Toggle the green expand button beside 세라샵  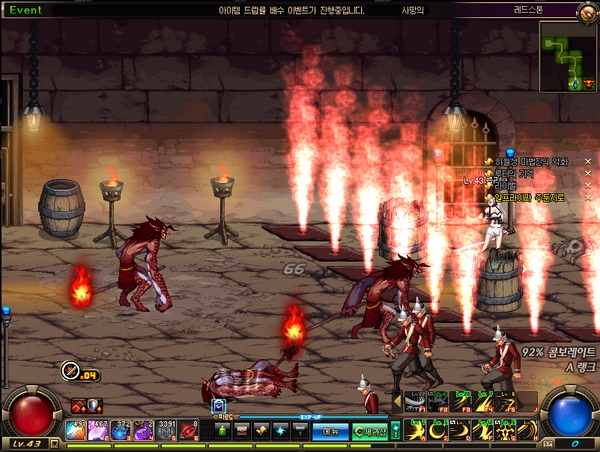[396, 430]
